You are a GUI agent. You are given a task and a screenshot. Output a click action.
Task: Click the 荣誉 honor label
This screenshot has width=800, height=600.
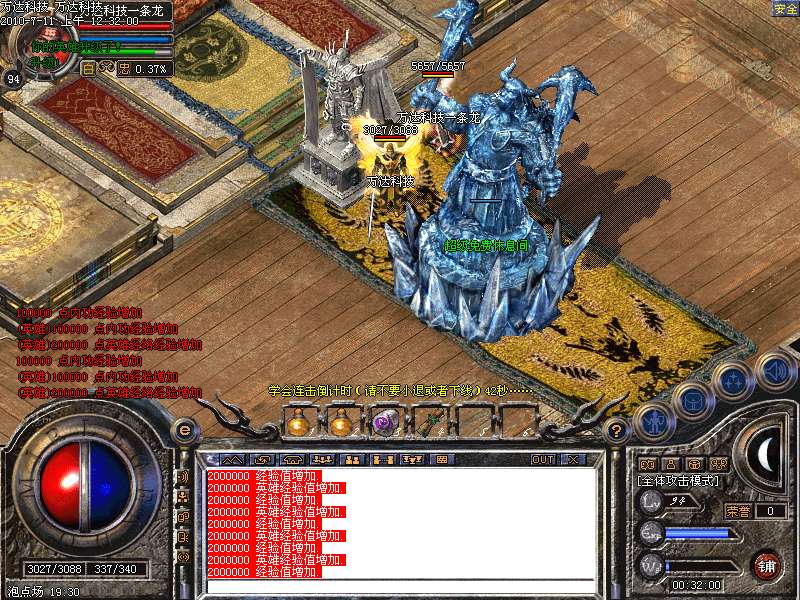(738, 511)
